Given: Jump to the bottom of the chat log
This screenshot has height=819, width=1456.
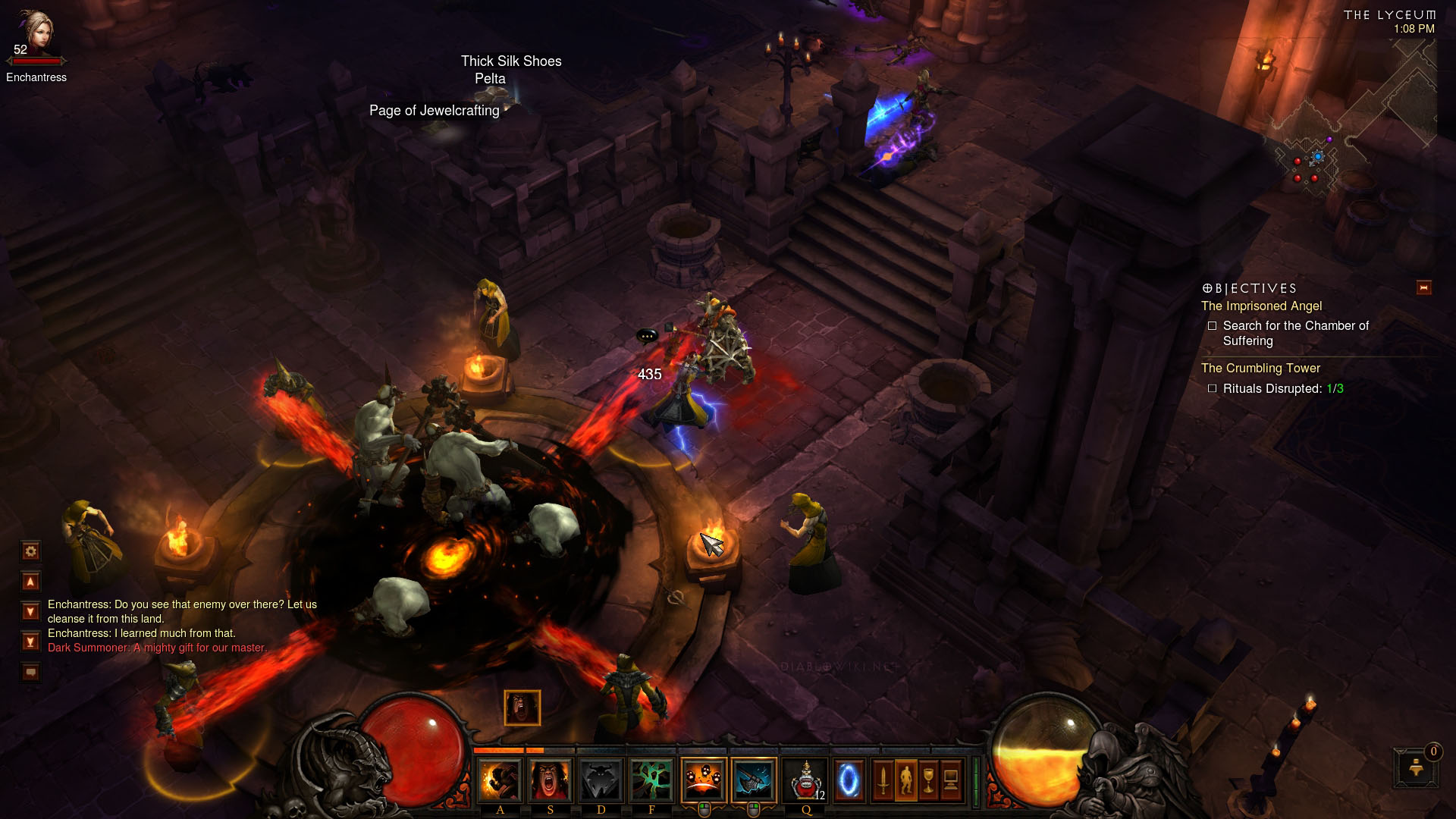Looking at the screenshot, I should tap(31, 642).
